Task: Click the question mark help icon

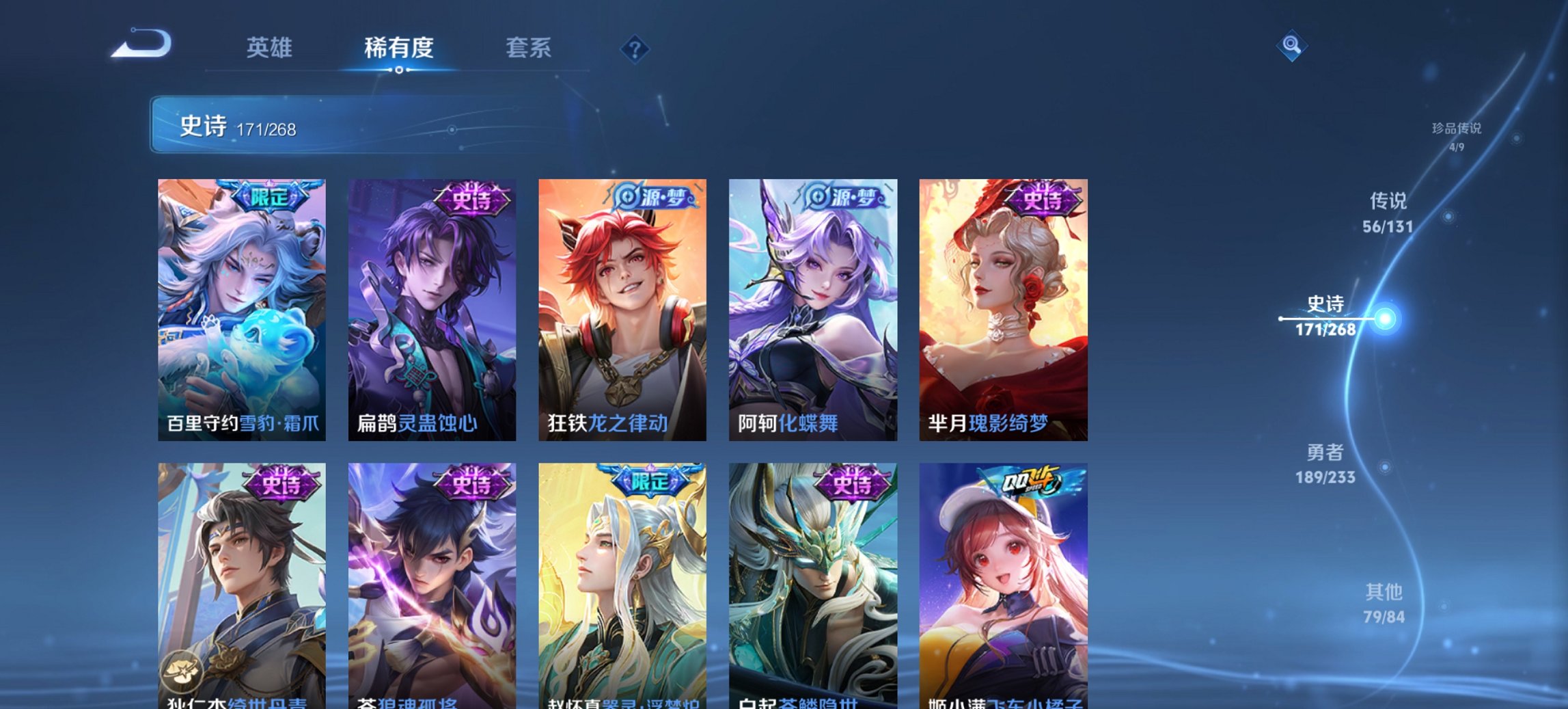Action: click(x=635, y=48)
